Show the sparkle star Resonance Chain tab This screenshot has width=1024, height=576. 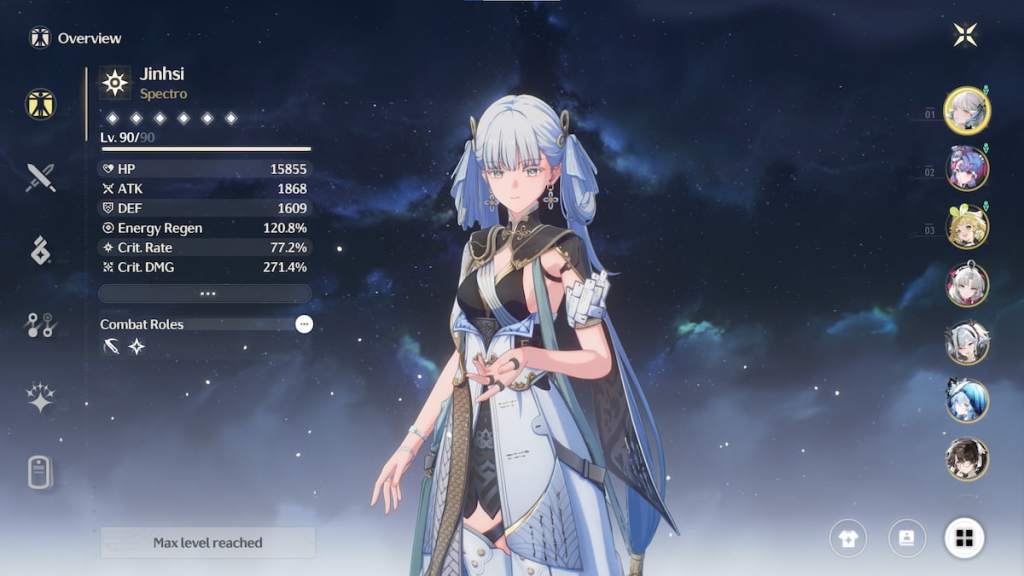[40, 398]
